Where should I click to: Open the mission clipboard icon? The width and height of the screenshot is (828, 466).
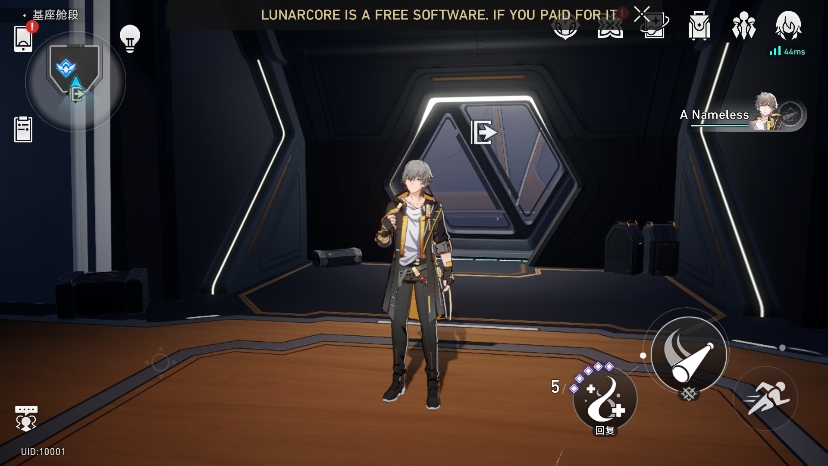(24, 129)
